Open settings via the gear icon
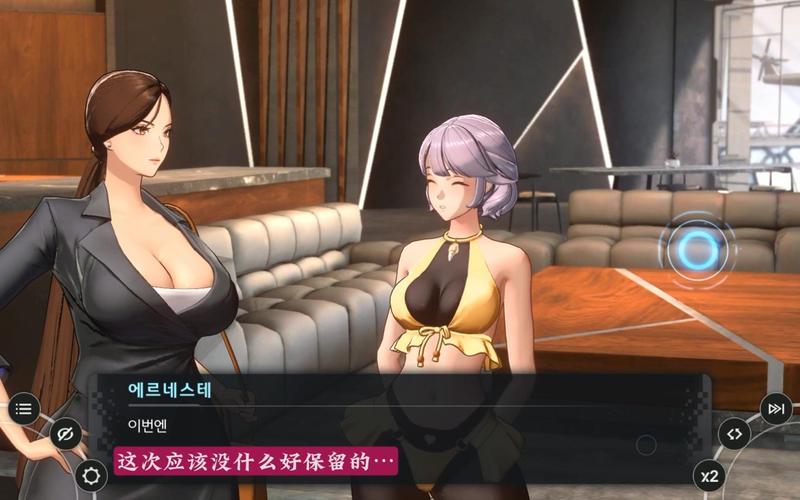 click(x=91, y=475)
